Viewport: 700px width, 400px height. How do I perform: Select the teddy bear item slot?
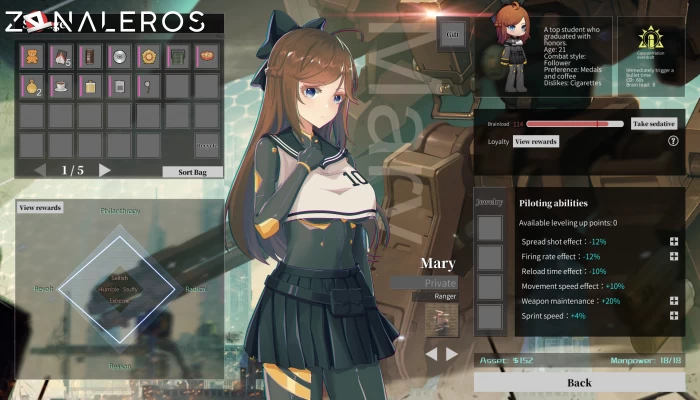click(x=33, y=56)
